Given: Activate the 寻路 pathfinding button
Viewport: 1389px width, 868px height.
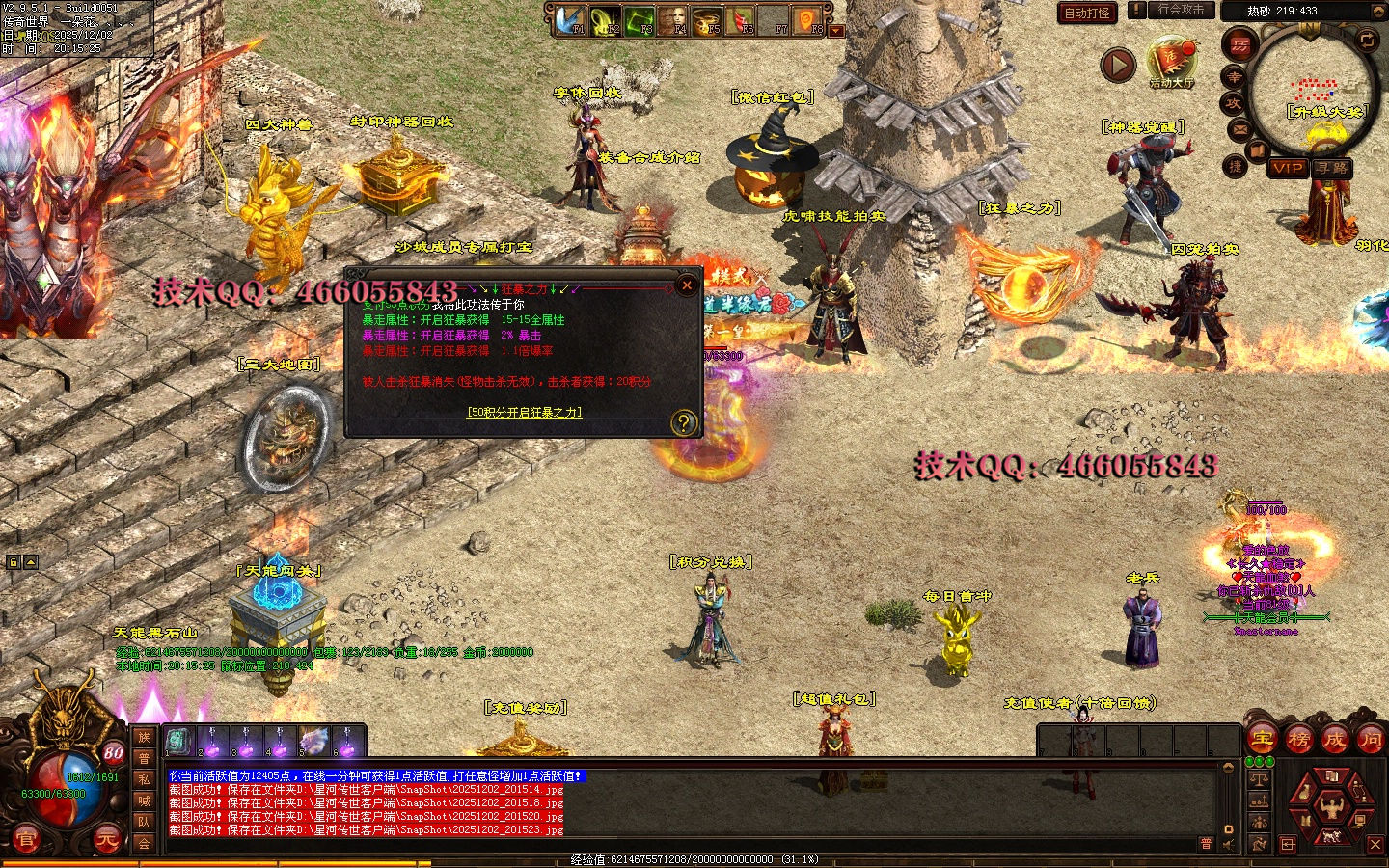Looking at the screenshot, I should (x=1332, y=168).
